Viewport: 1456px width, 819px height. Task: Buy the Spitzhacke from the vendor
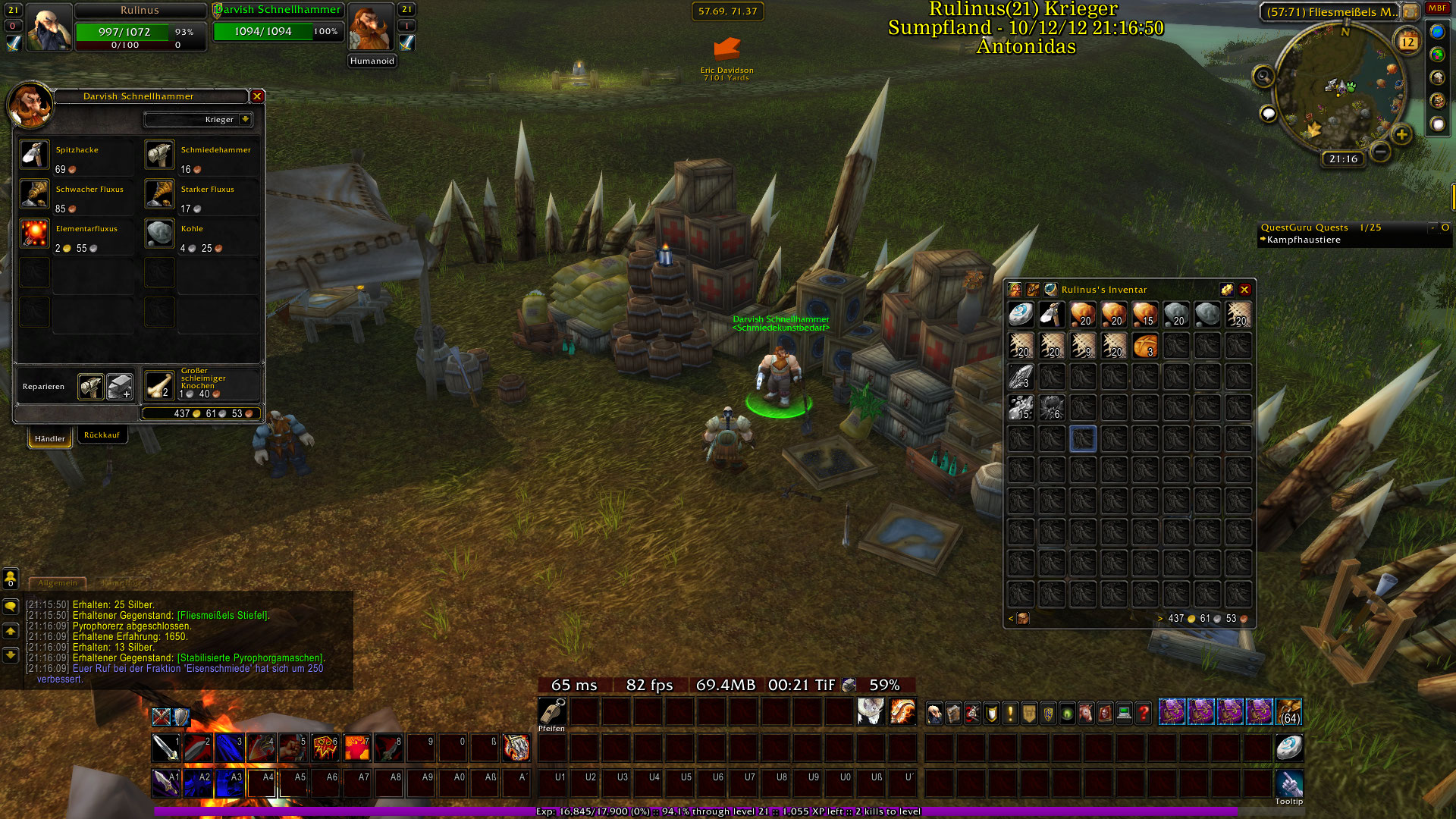click(35, 155)
